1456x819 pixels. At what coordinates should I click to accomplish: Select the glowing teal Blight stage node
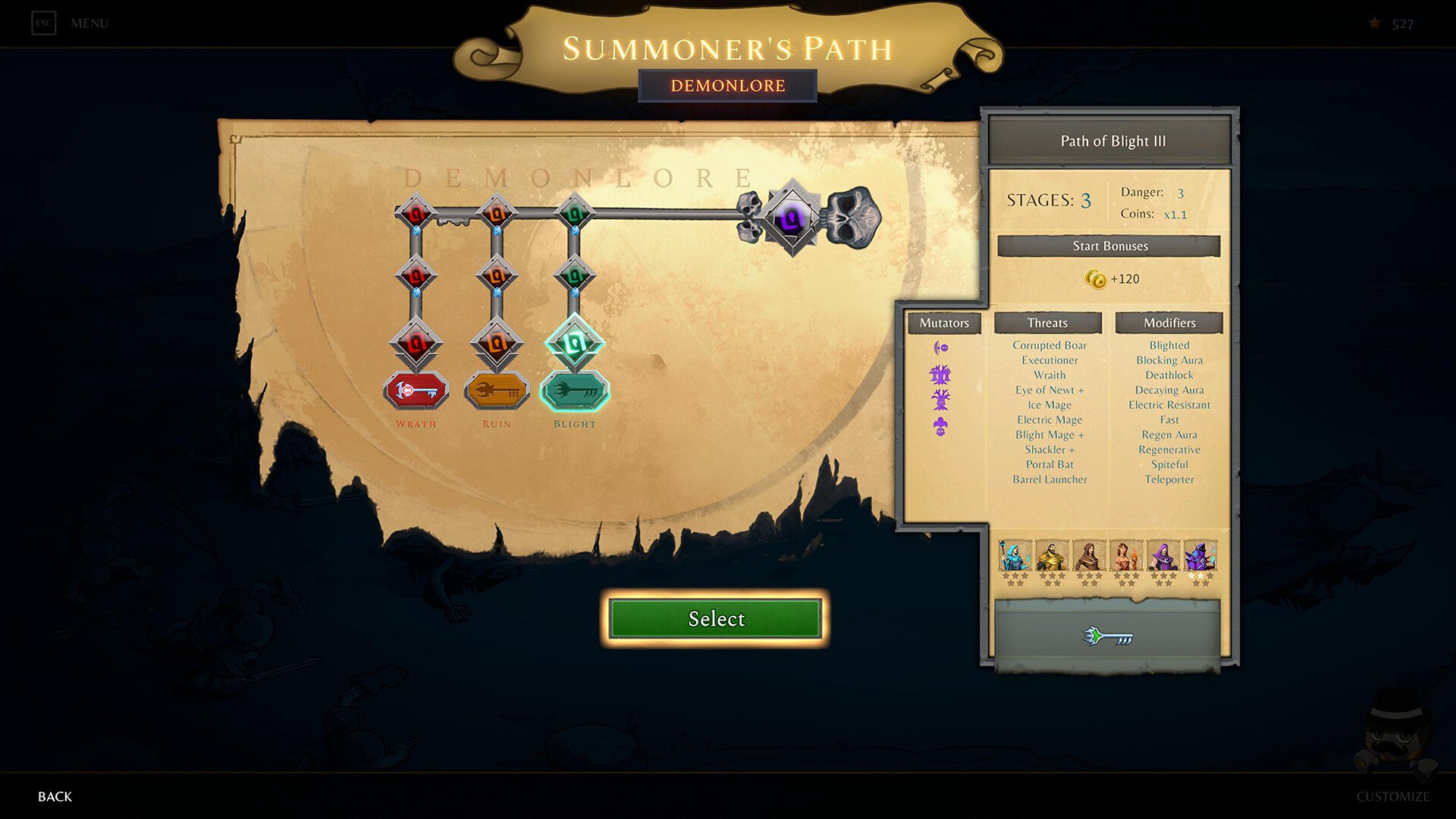point(575,344)
